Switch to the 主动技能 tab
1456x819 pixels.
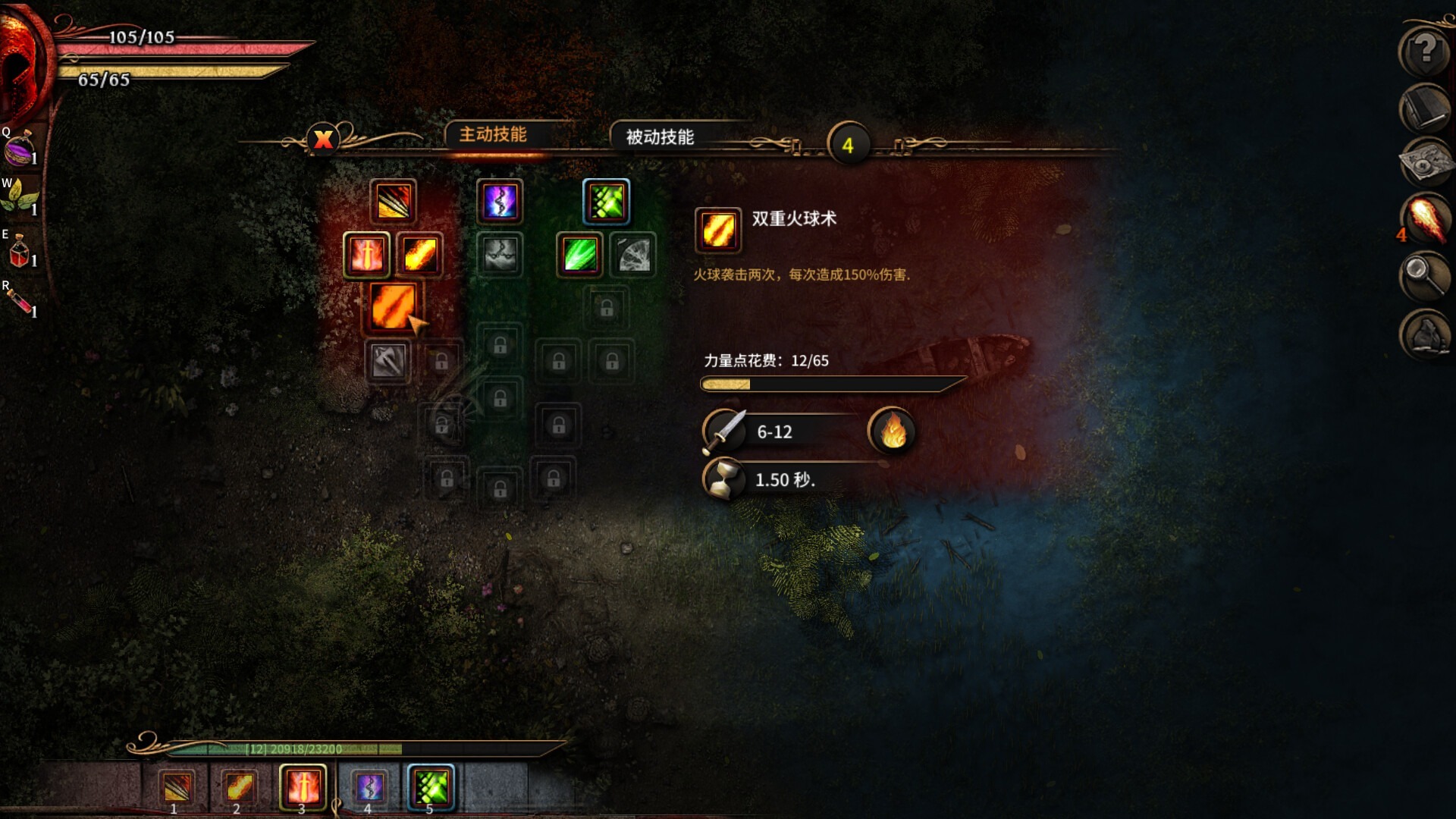tap(493, 135)
